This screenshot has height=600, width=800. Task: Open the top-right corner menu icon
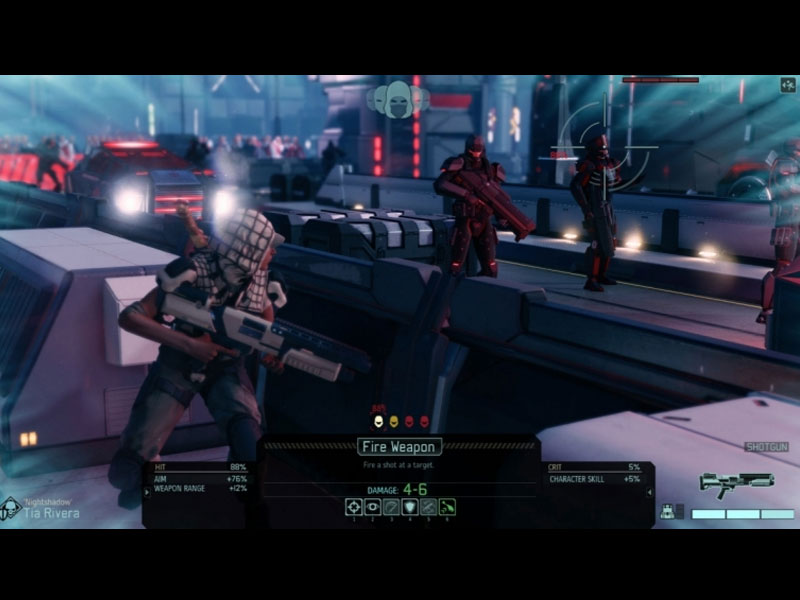788,85
